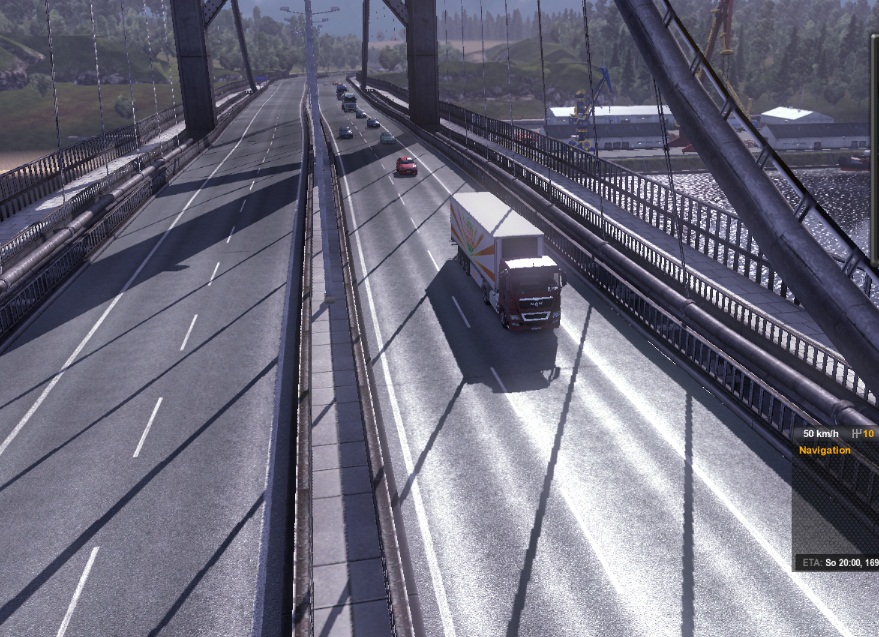This screenshot has height=637, width=879.
Task: Click the route advisor navigation map area
Action: click(836, 505)
